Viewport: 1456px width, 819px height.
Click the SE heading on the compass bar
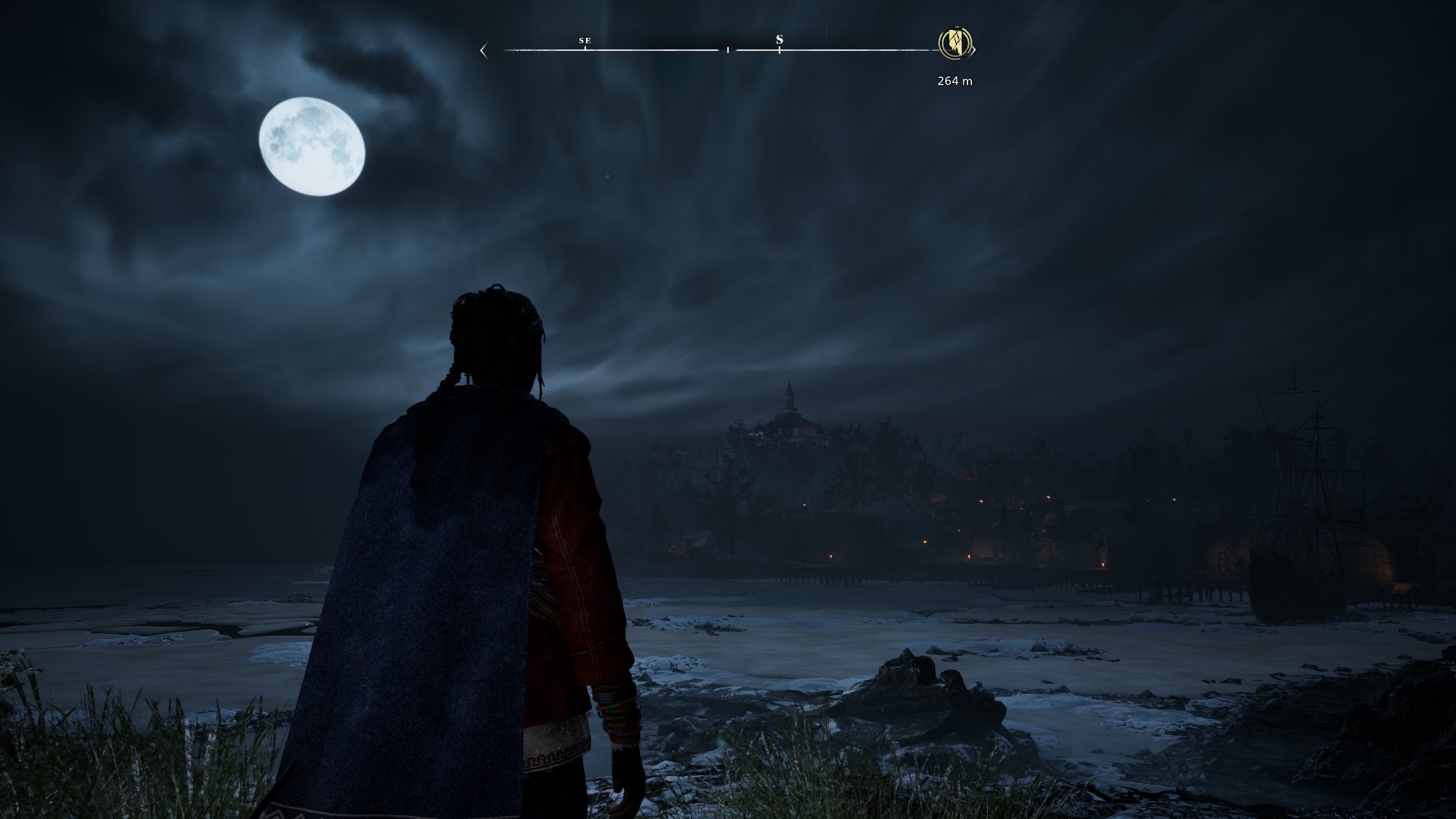(x=585, y=41)
